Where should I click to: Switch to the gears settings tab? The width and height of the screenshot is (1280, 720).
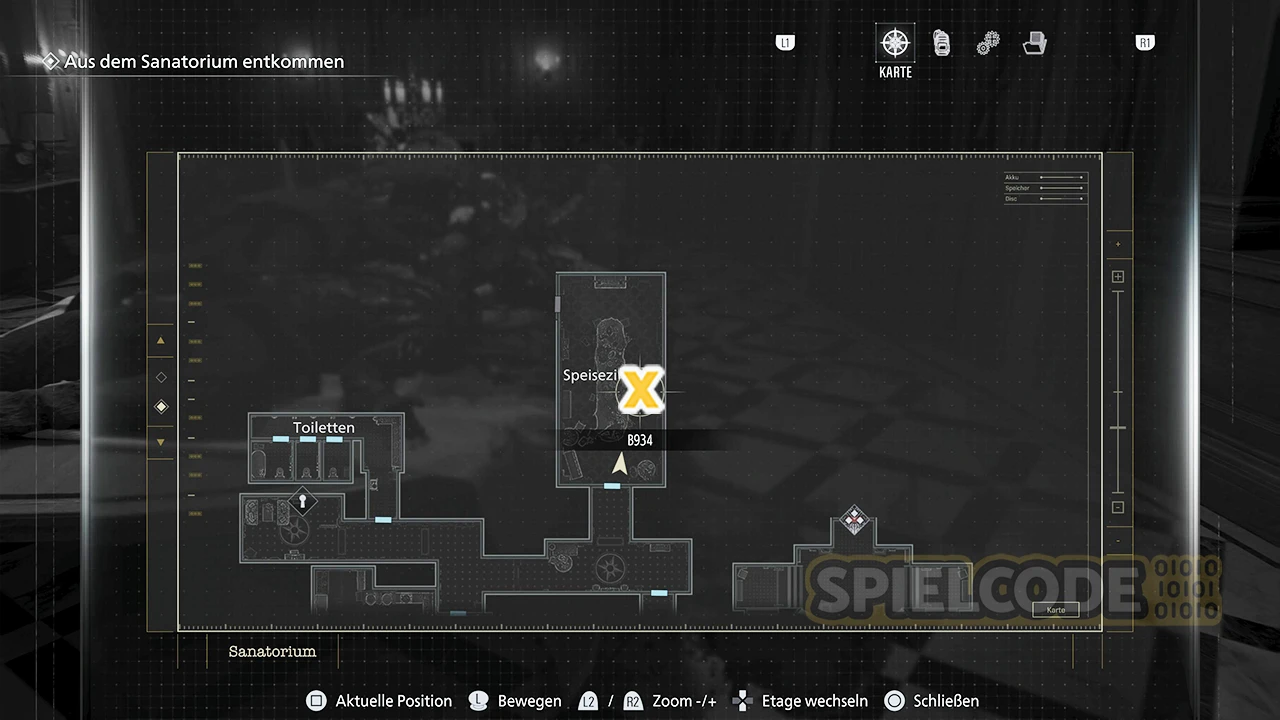988,43
